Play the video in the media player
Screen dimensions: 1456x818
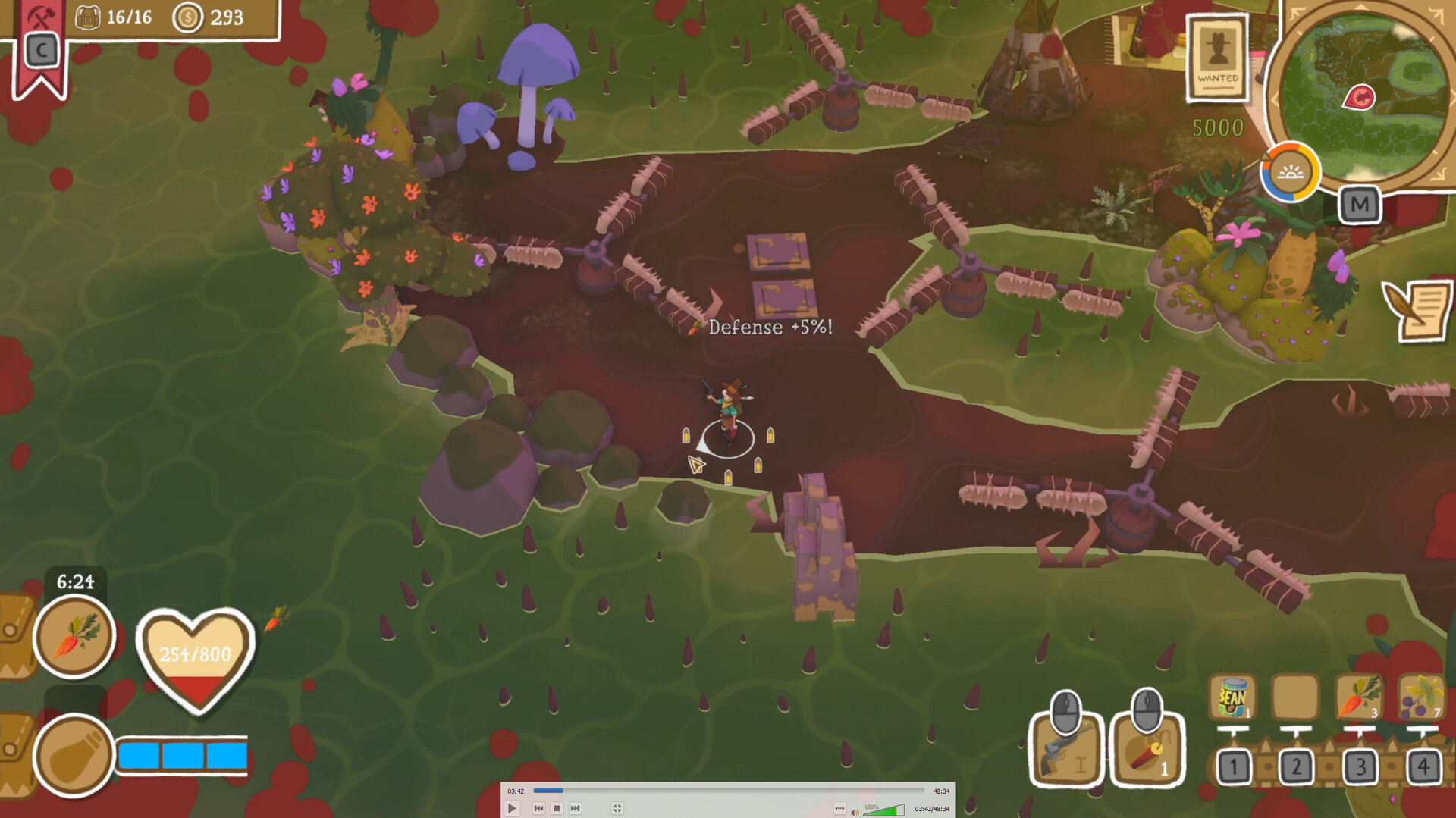512,809
